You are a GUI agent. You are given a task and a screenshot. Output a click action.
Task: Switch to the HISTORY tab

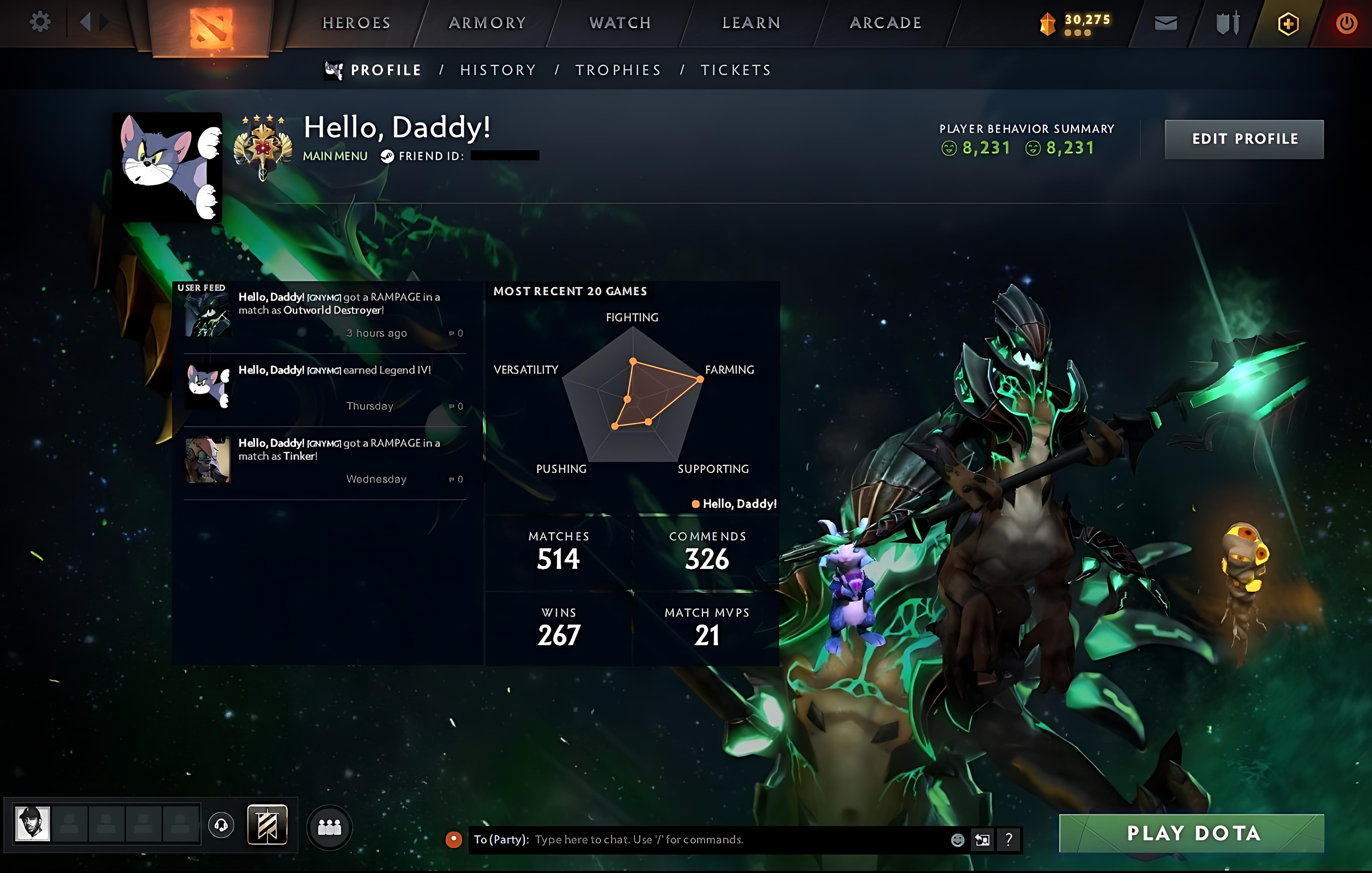[498, 69]
